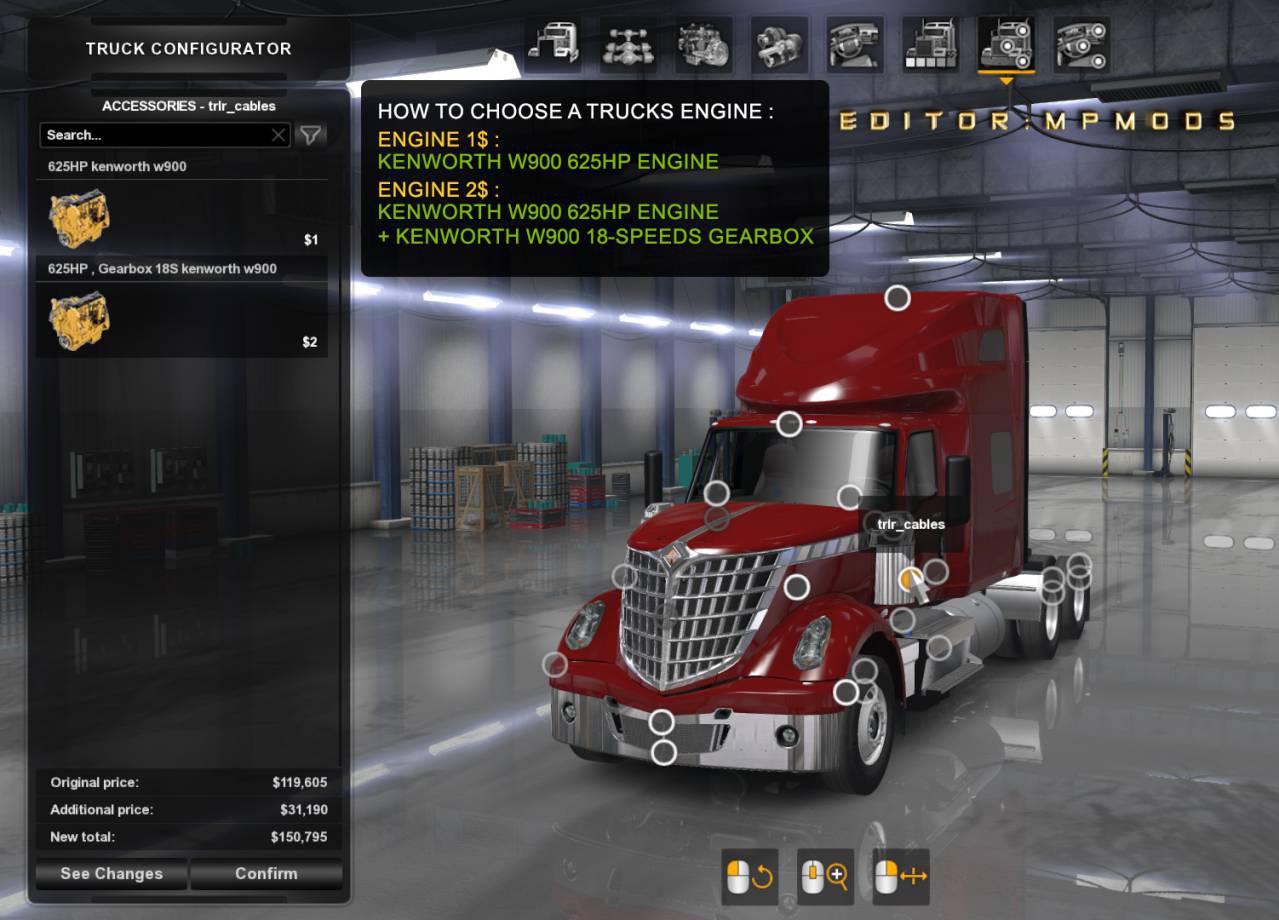Screen dimensions: 1279x920
Task: Open the chassis axle tab
Action: coord(628,45)
